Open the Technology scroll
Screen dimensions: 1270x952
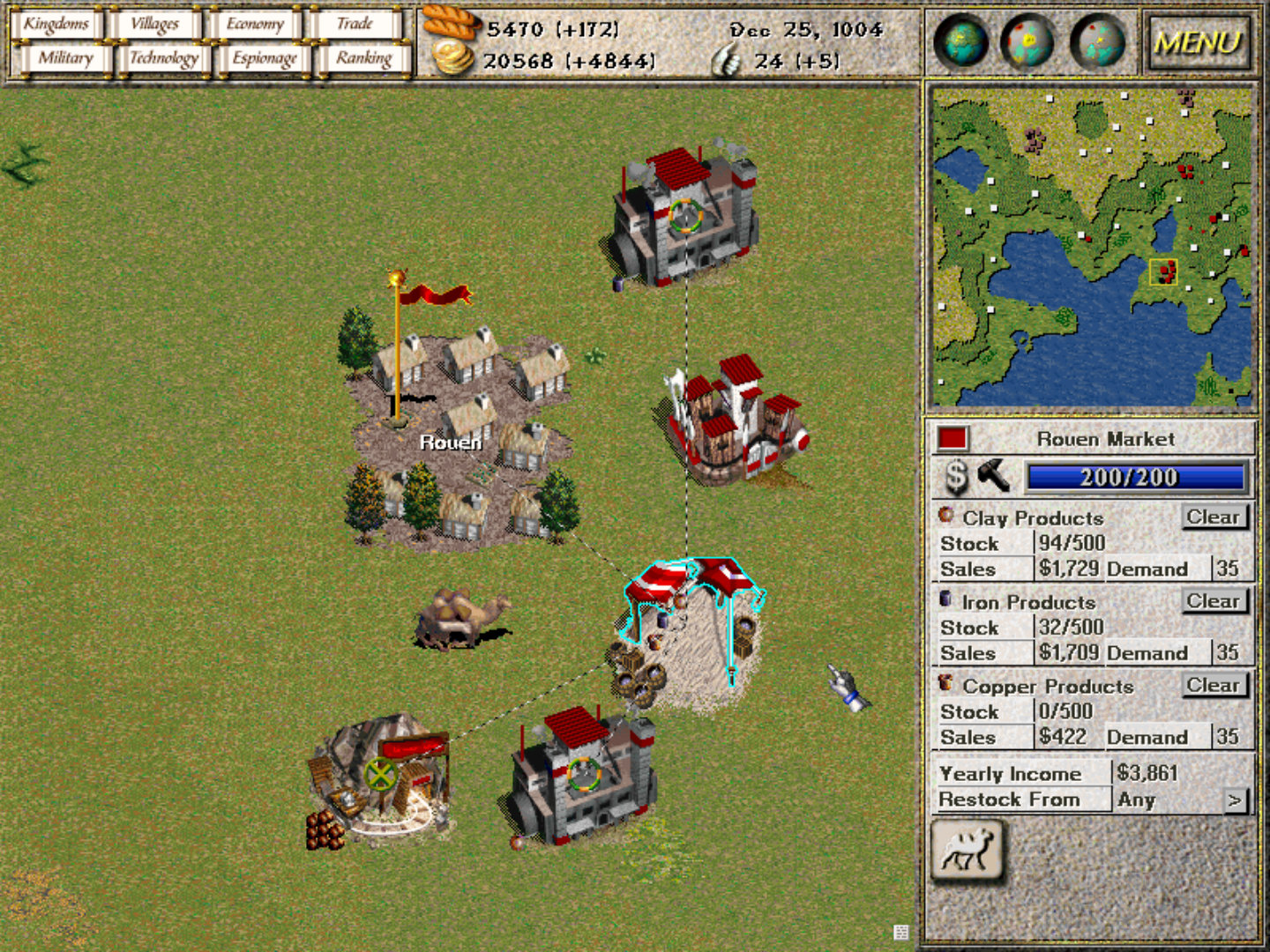click(x=164, y=58)
